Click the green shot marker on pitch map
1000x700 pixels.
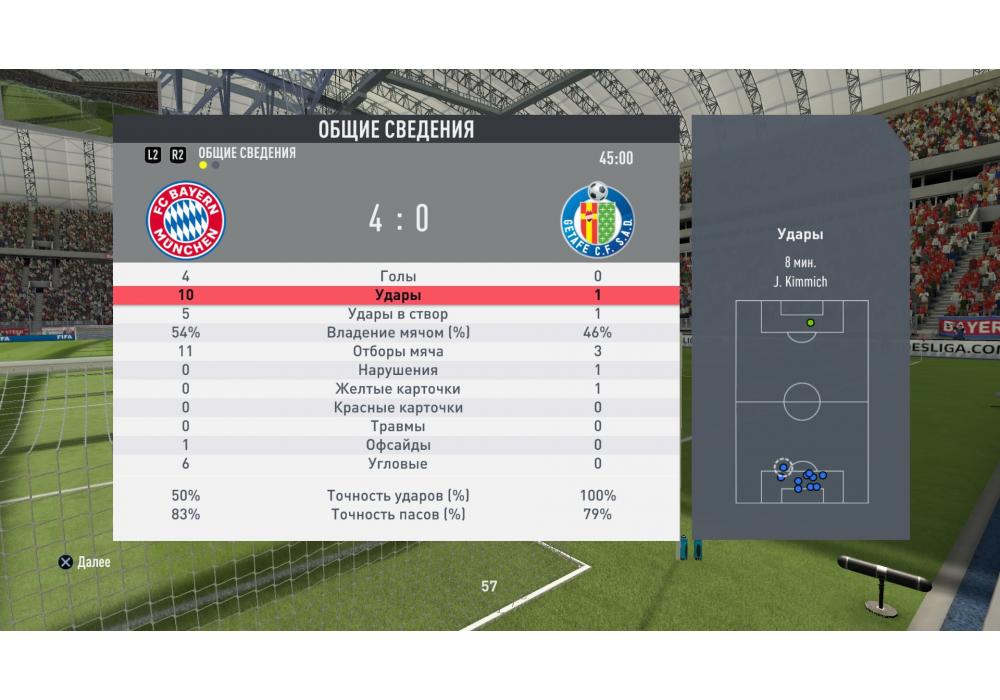(x=810, y=323)
